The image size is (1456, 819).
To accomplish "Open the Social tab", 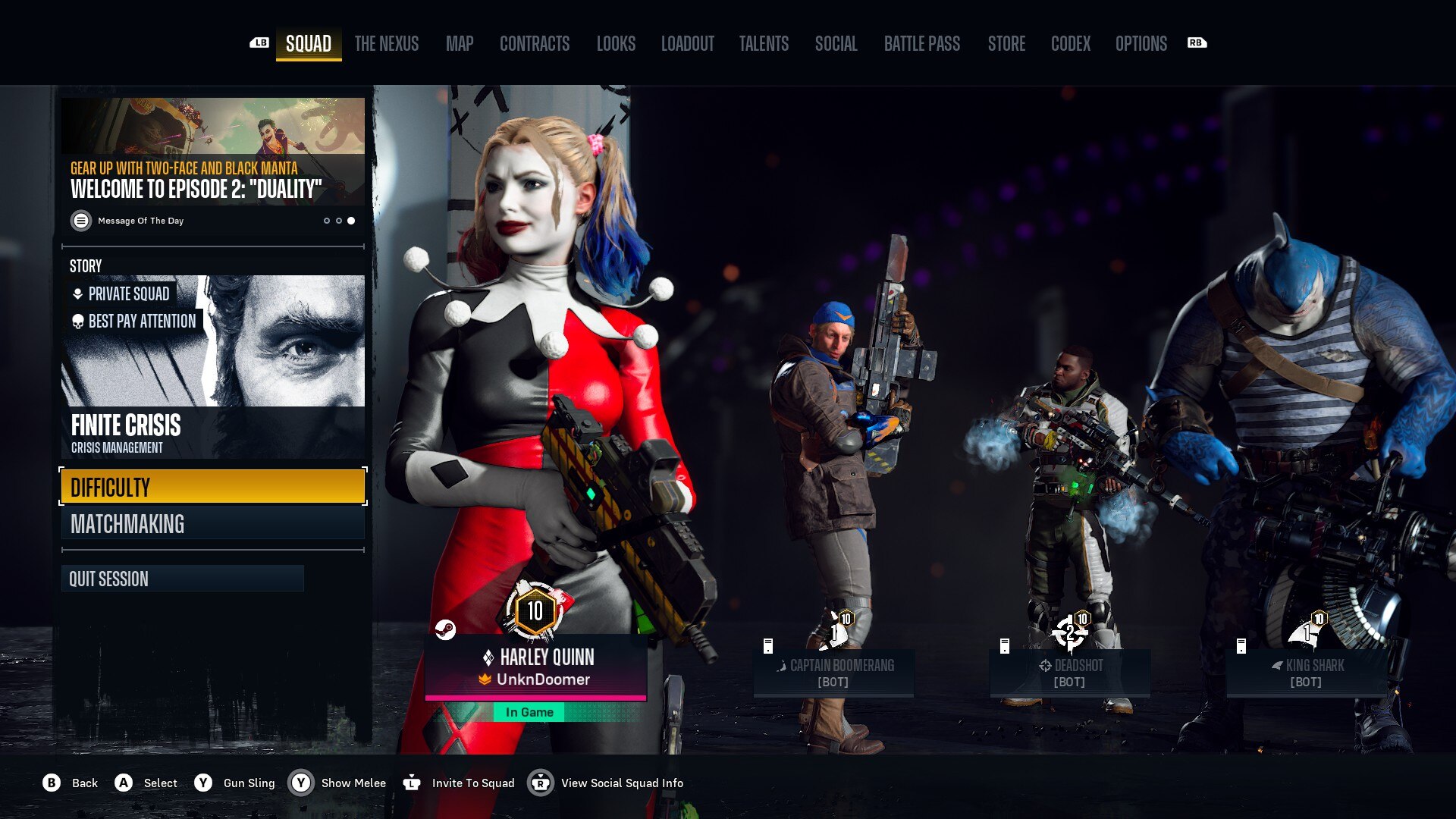I will pyautogui.click(x=836, y=44).
